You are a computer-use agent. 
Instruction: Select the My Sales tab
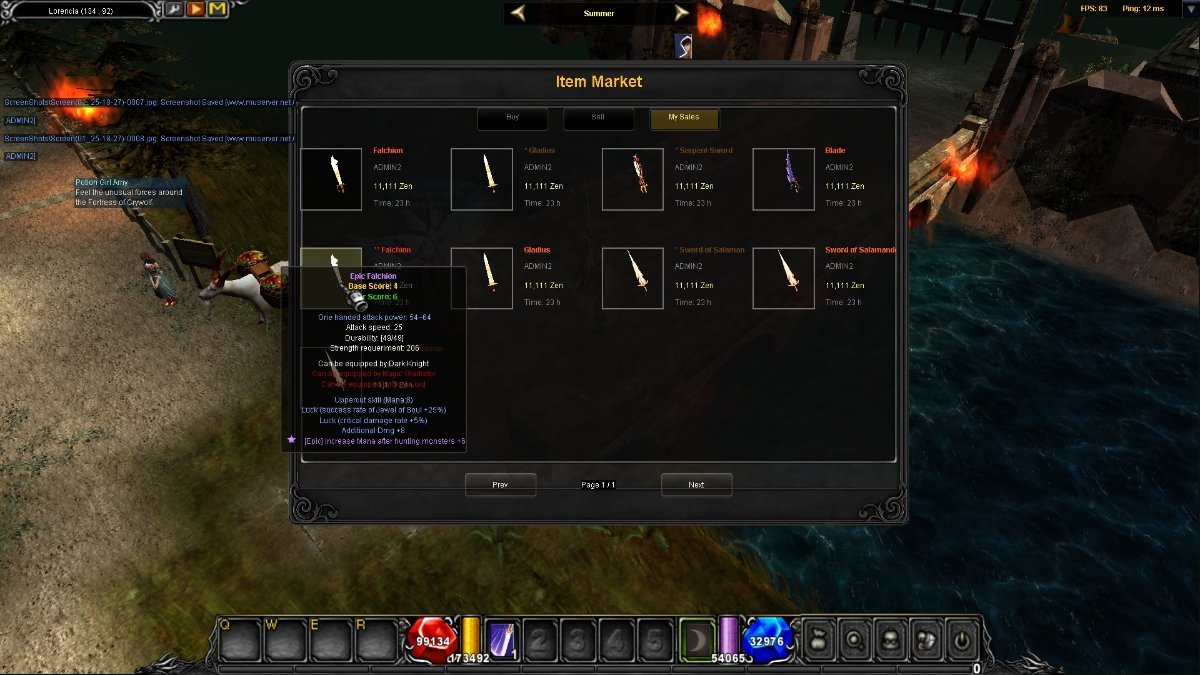click(684, 118)
